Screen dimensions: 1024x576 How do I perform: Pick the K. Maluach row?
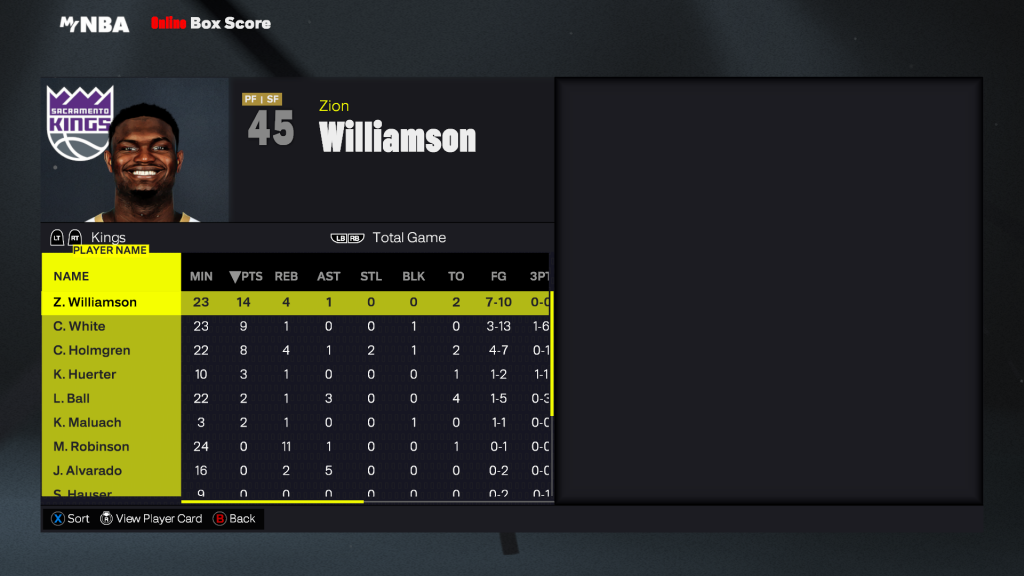tap(88, 422)
